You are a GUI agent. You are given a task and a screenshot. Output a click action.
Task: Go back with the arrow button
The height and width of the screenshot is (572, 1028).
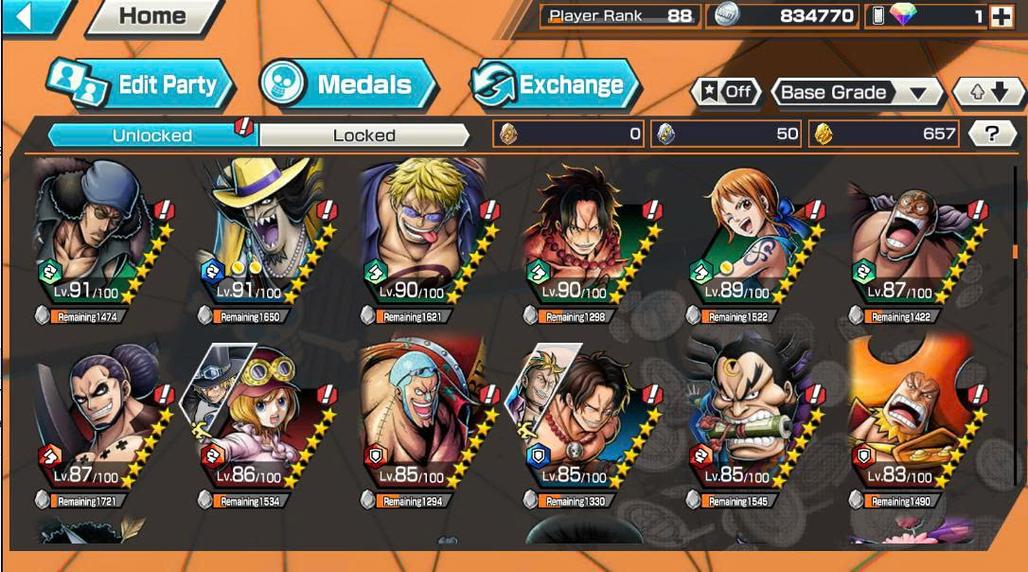30,16
